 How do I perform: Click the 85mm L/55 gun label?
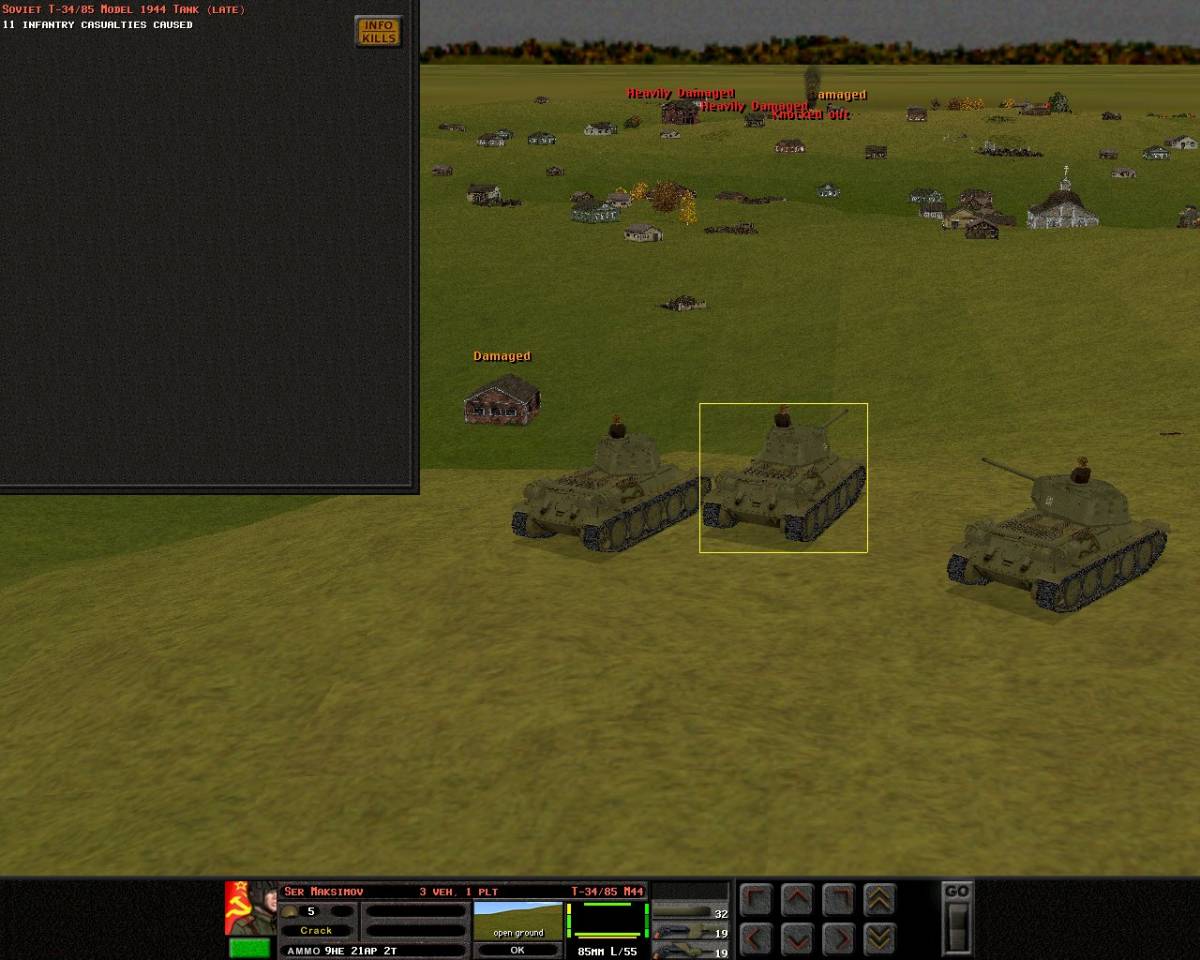point(607,950)
